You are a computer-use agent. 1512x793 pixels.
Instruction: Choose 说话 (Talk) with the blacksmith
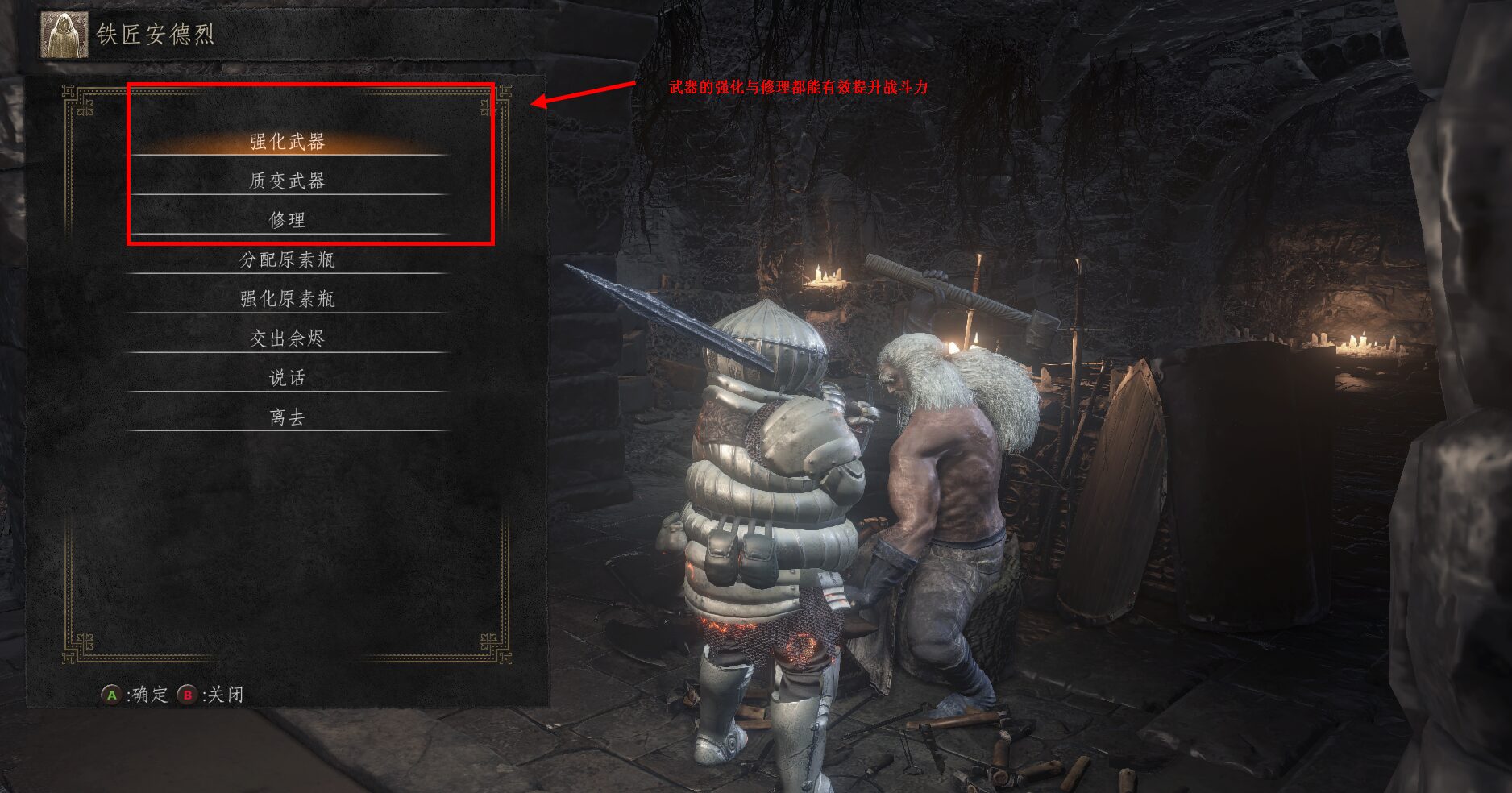(x=287, y=378)
